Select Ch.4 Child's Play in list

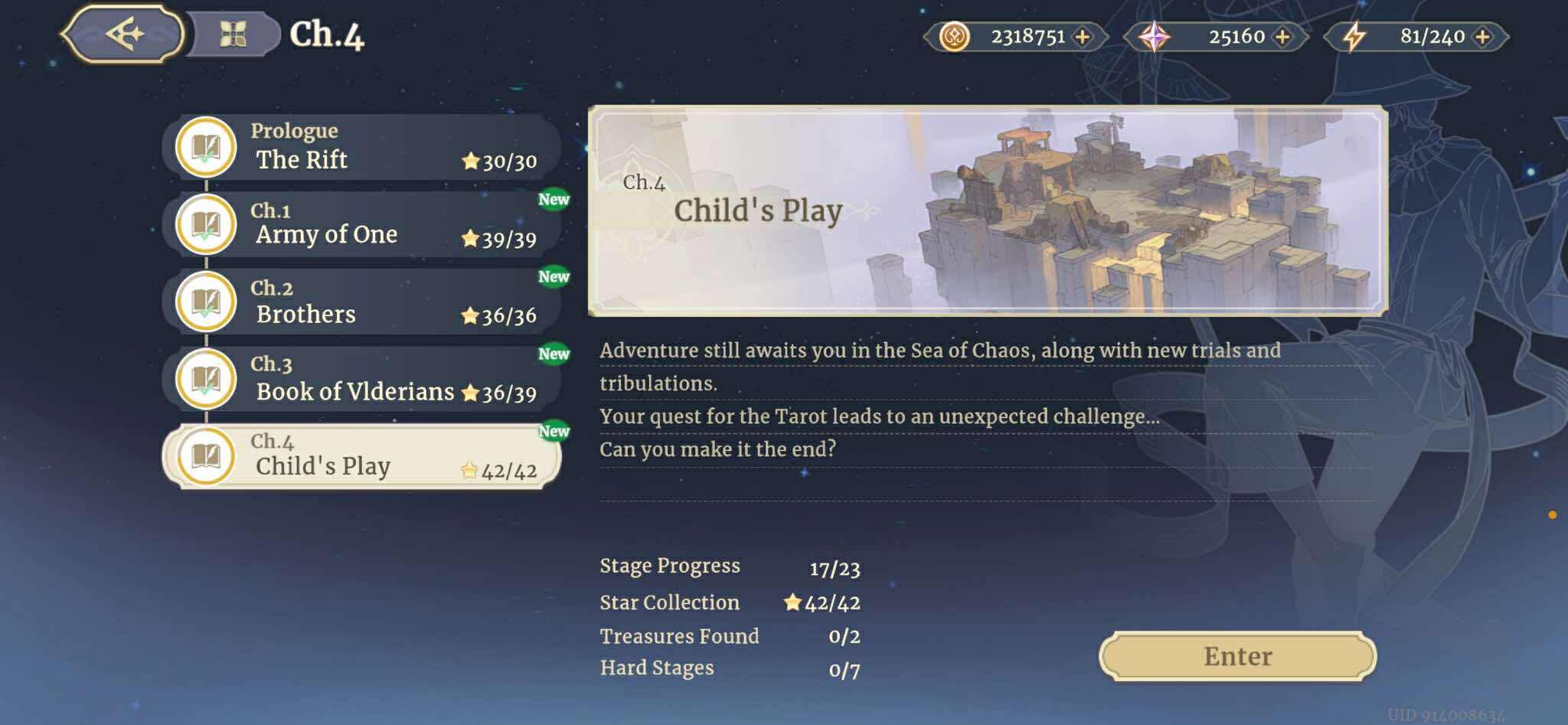click(361, 456)
